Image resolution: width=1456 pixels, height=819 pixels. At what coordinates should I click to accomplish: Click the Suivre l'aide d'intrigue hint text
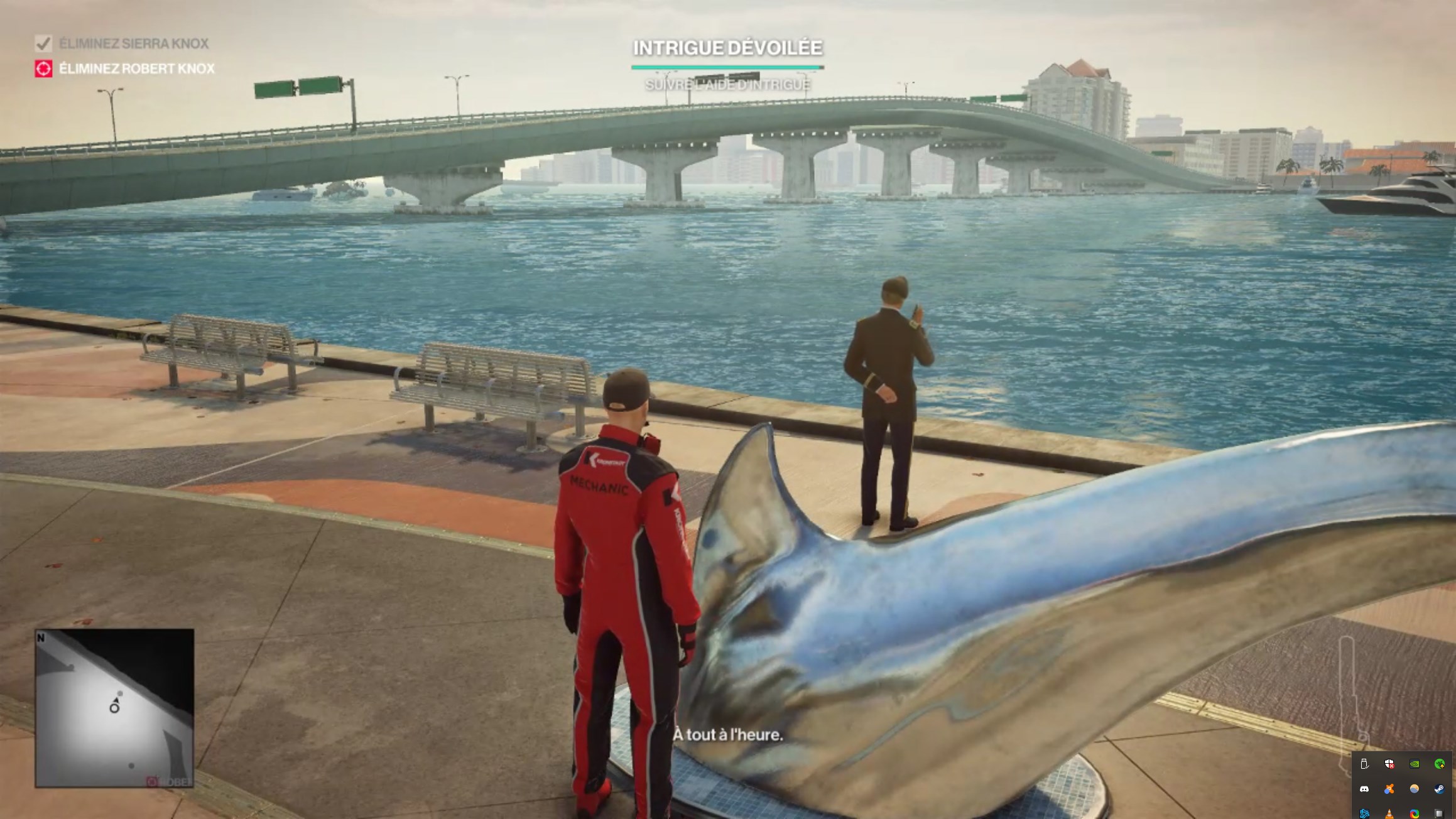[x=727, y=85]
